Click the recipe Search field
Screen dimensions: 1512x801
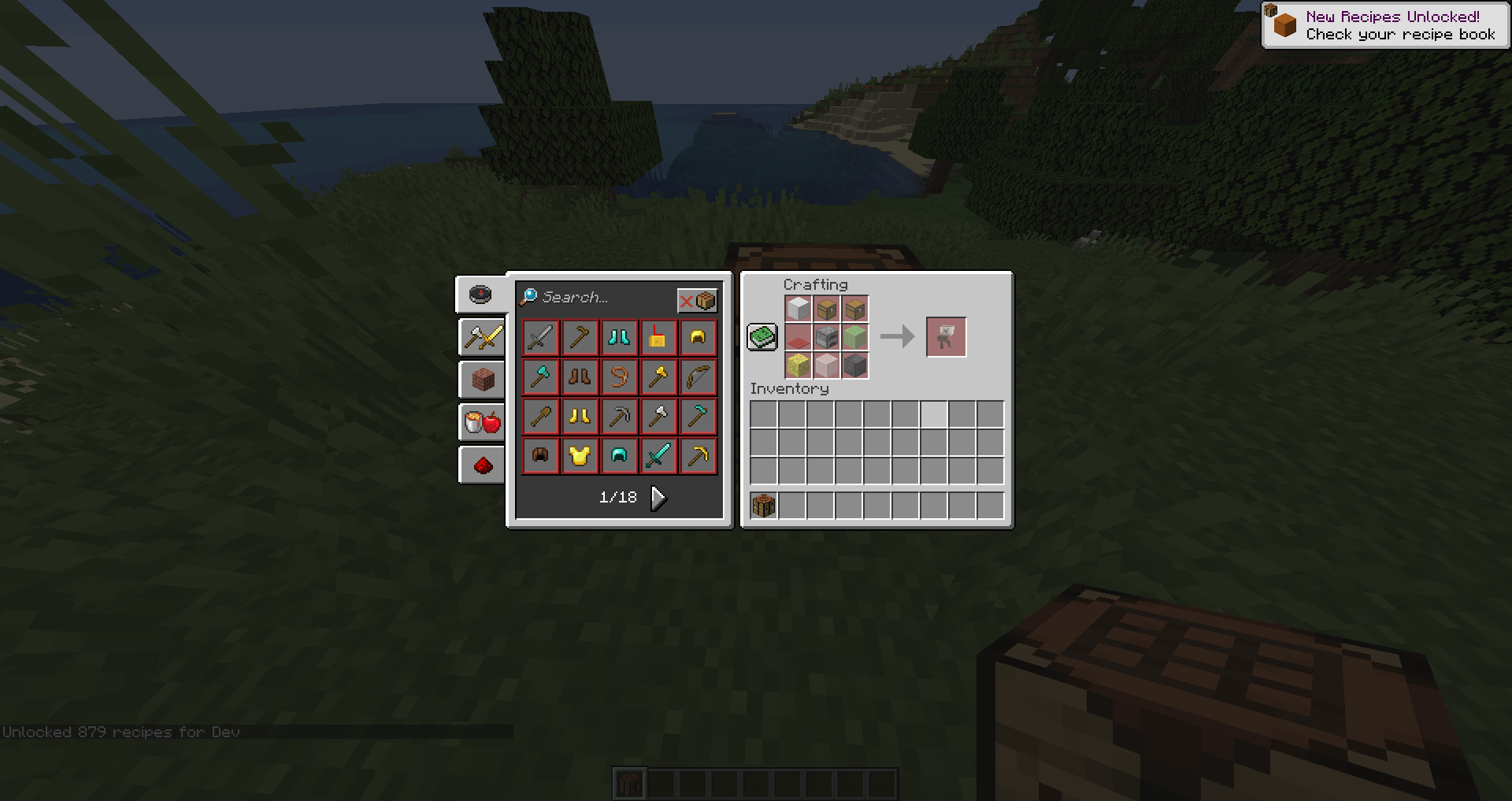pyautogui.click(x=598, y=298)
